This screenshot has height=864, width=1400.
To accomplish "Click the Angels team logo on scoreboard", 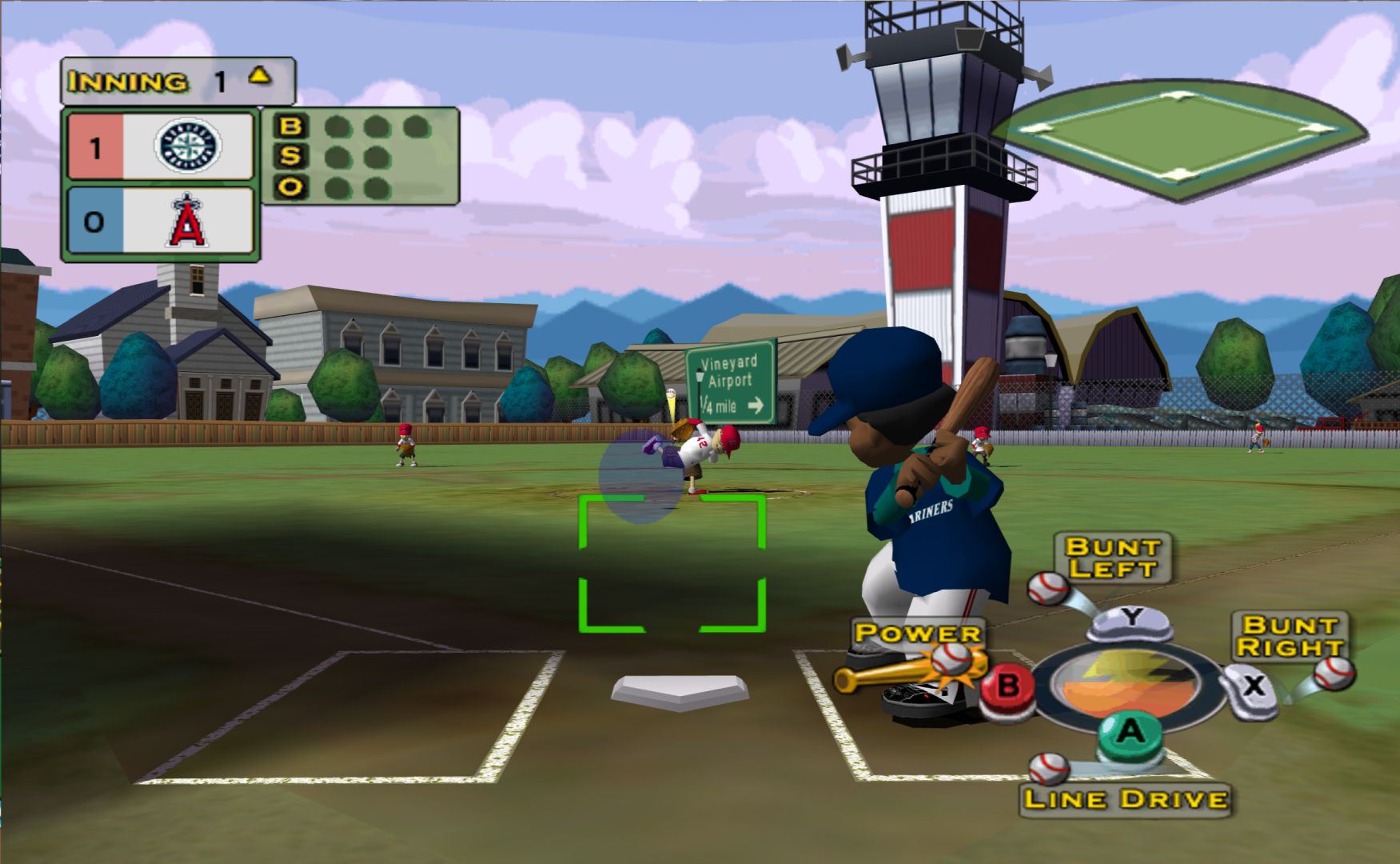I will tap(187, 220).
